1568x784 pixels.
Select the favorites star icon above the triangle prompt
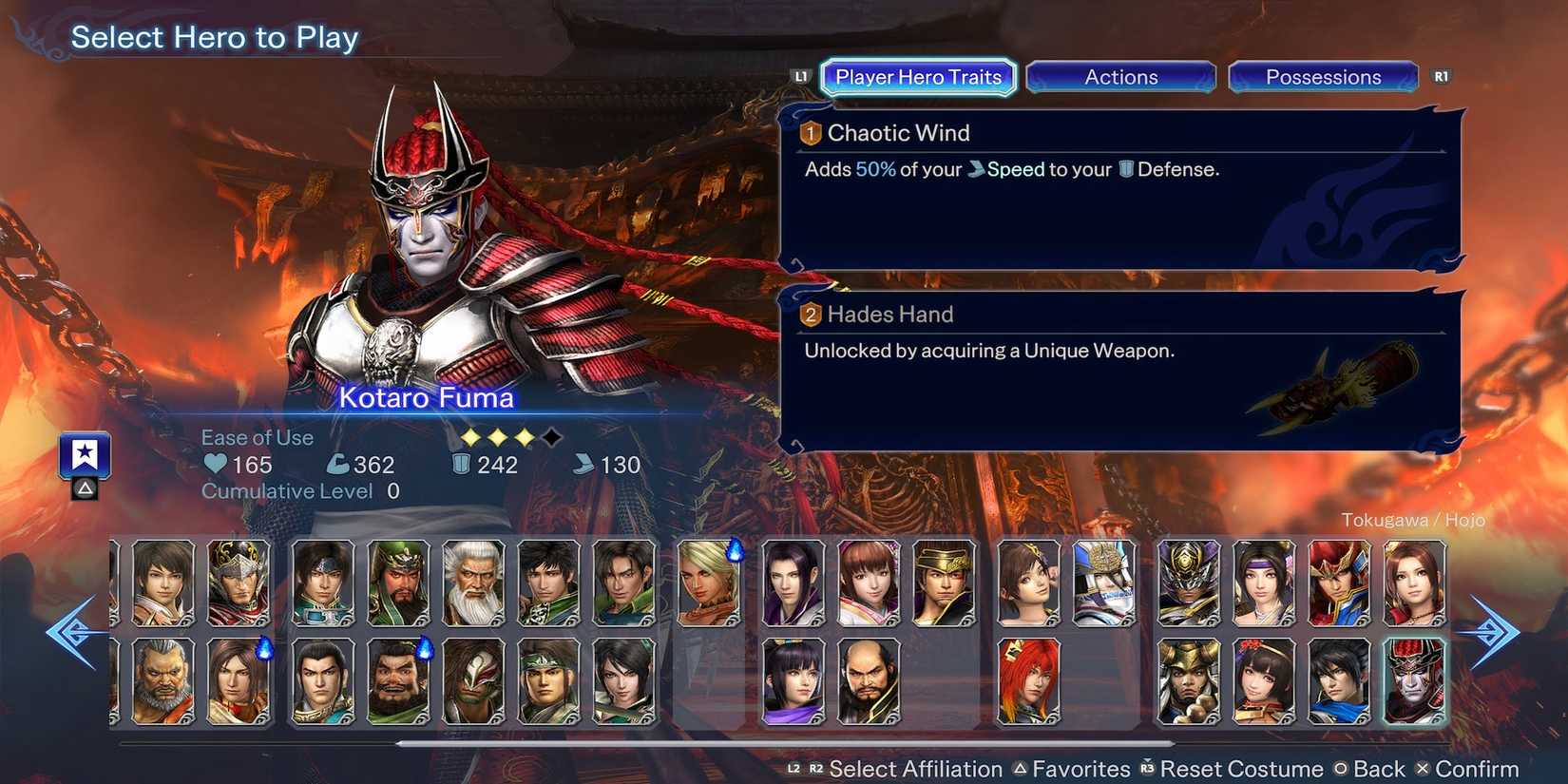tap(85, 454)
